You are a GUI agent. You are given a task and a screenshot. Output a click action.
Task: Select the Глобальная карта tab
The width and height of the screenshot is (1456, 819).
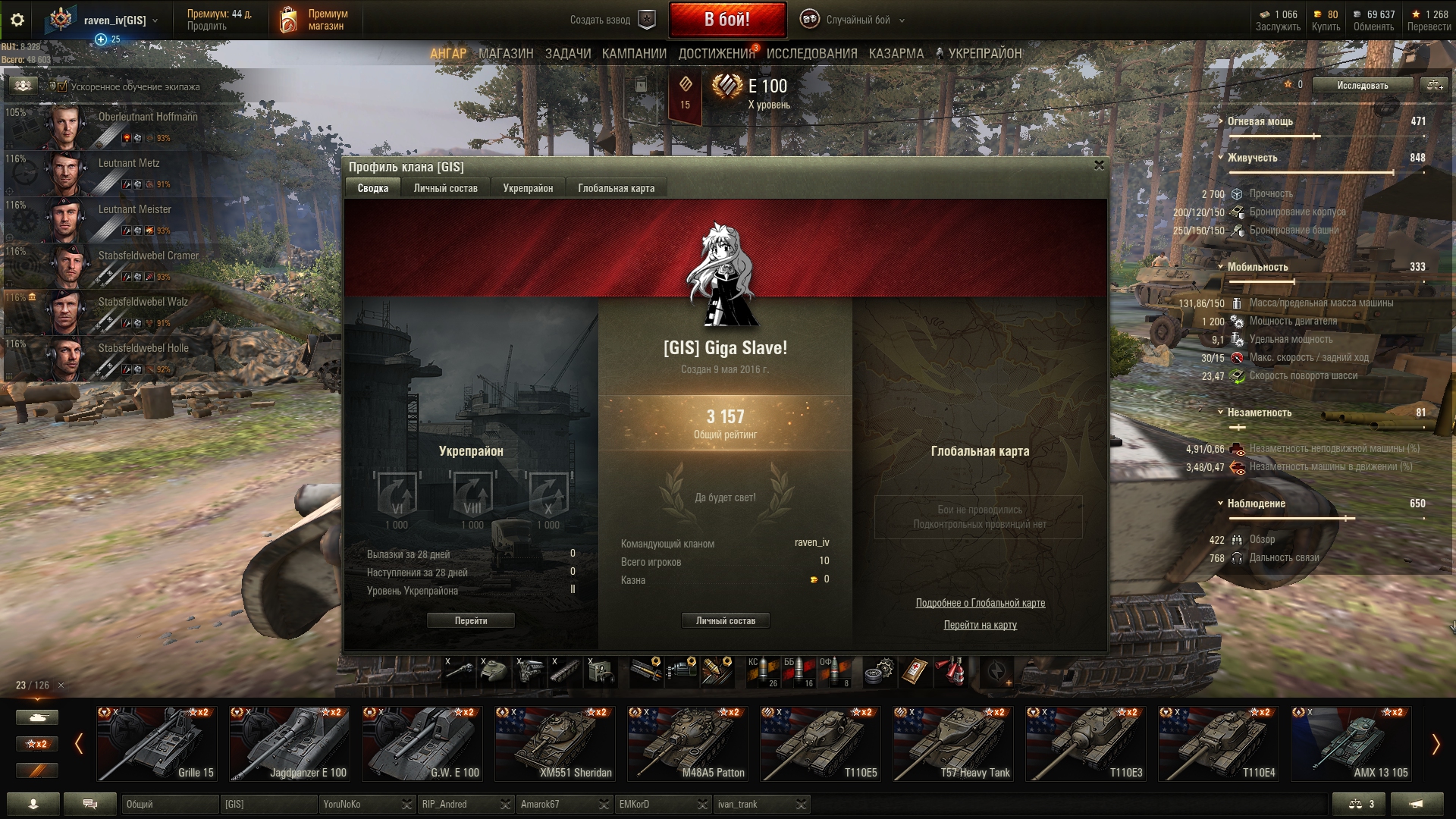click(616, 188)
